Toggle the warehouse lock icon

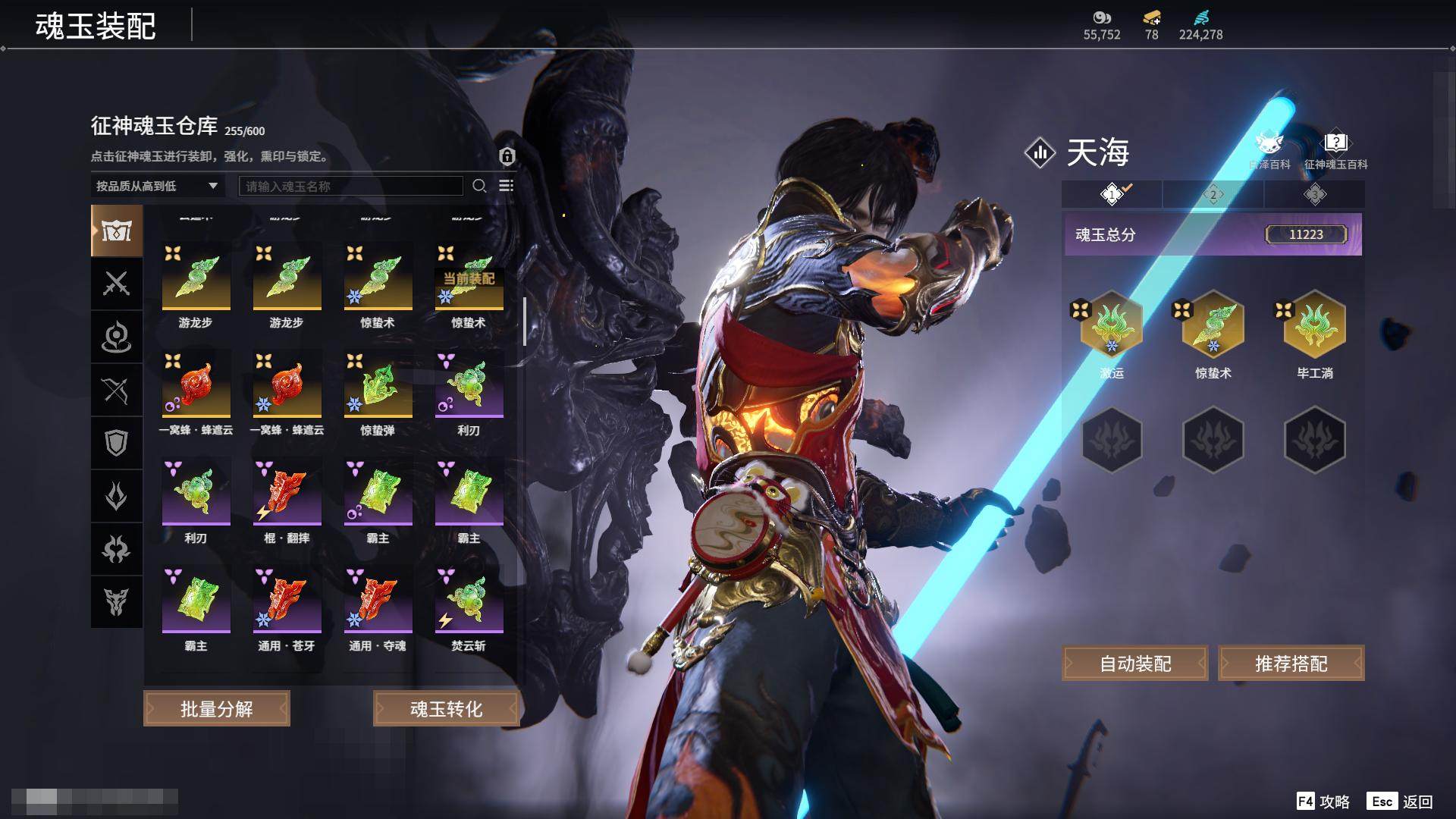pyautogui.click(x=507, y=156)
